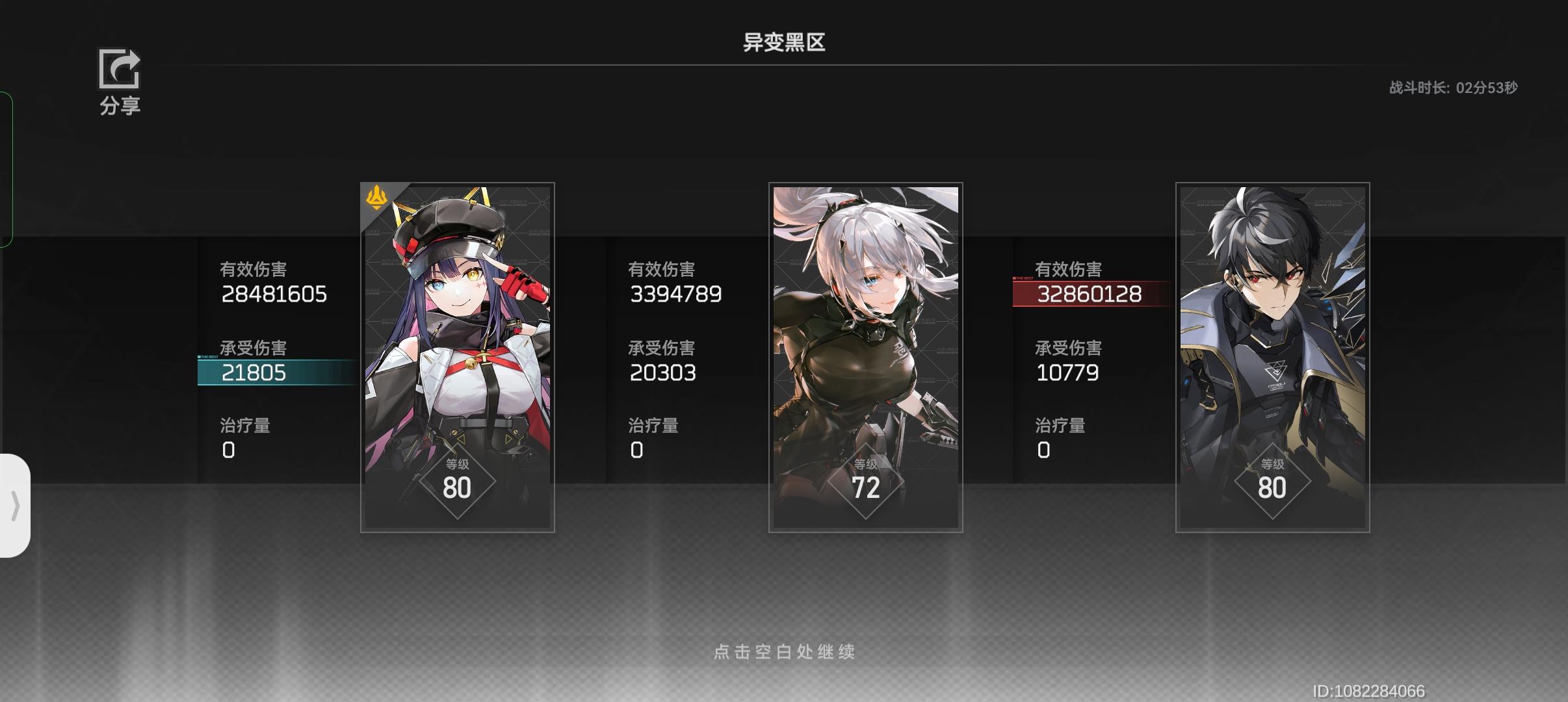This screenshot has width=1568, height=702.
Task: Click the 战斗时长 02分53秒 display
Action: pos(1452,87)
